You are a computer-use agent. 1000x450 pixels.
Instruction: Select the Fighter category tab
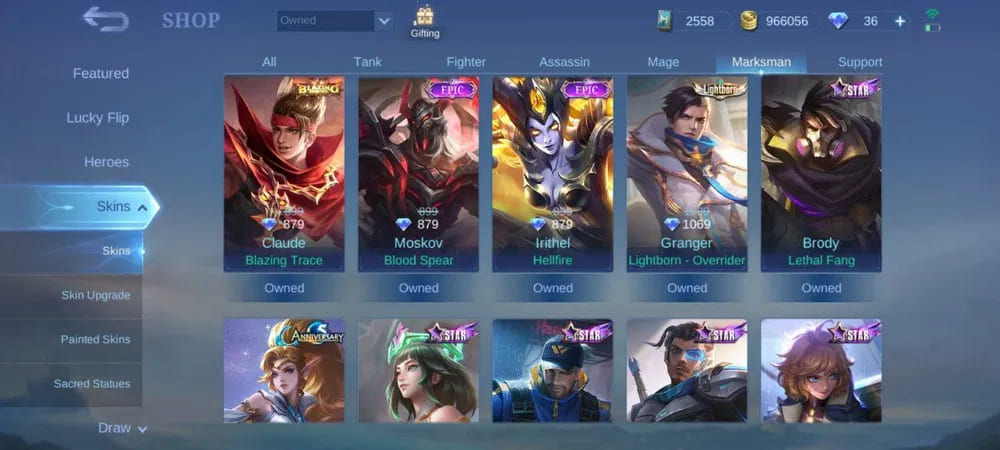(466, 62)
